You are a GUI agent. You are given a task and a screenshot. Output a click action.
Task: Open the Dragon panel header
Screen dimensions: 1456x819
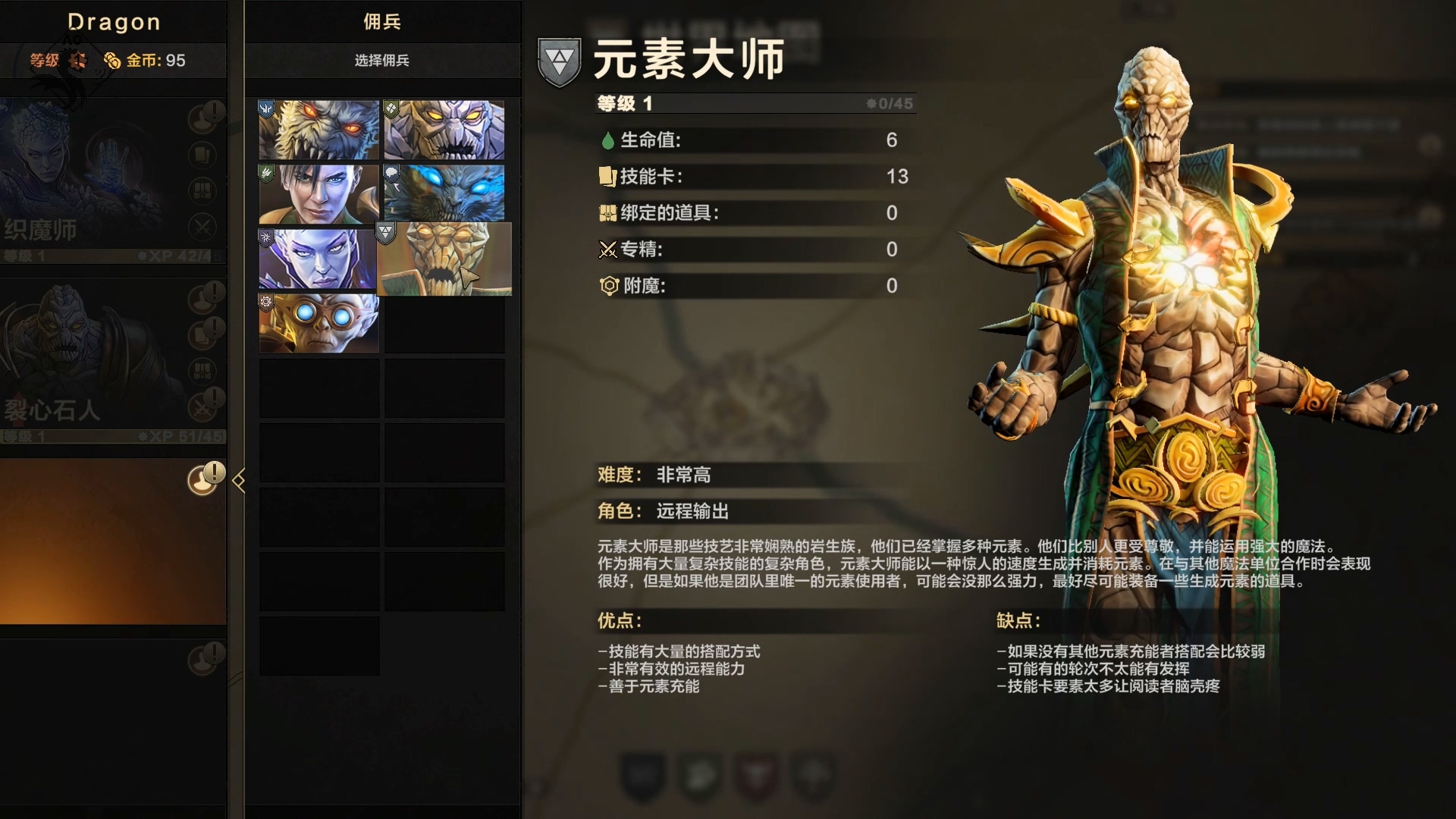pos(114,22)
